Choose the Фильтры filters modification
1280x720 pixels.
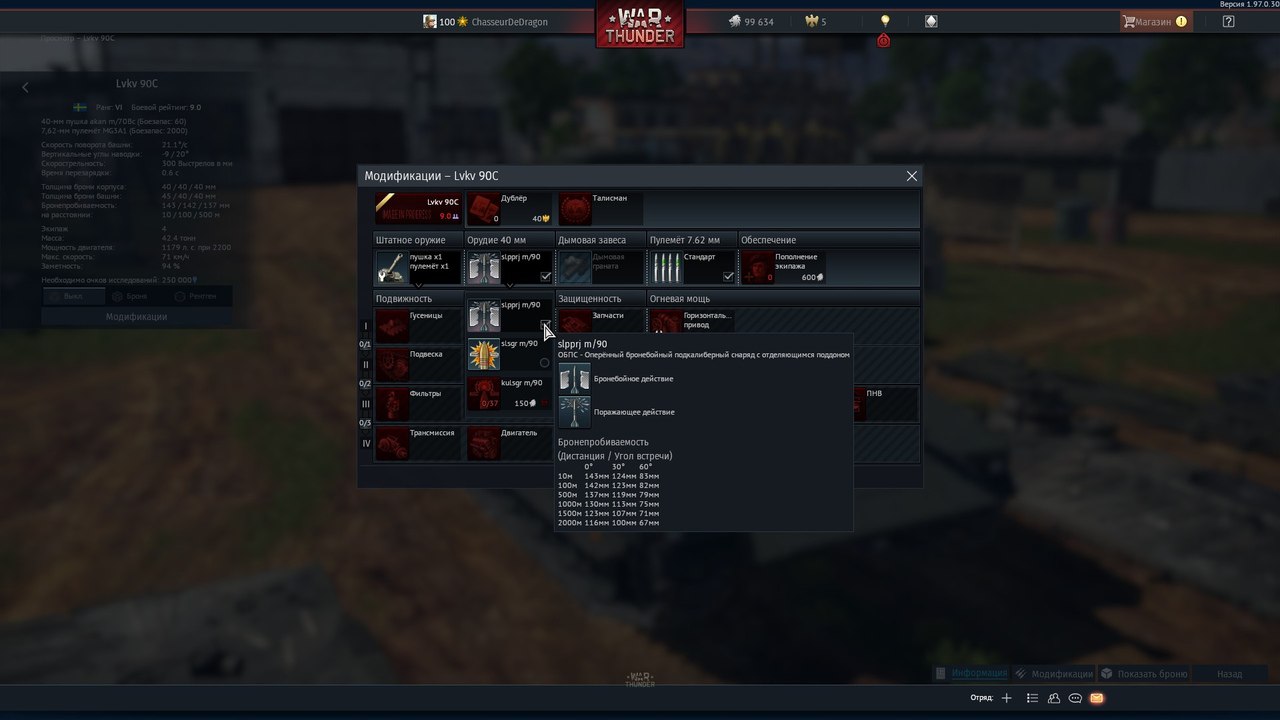click(418, 403)
